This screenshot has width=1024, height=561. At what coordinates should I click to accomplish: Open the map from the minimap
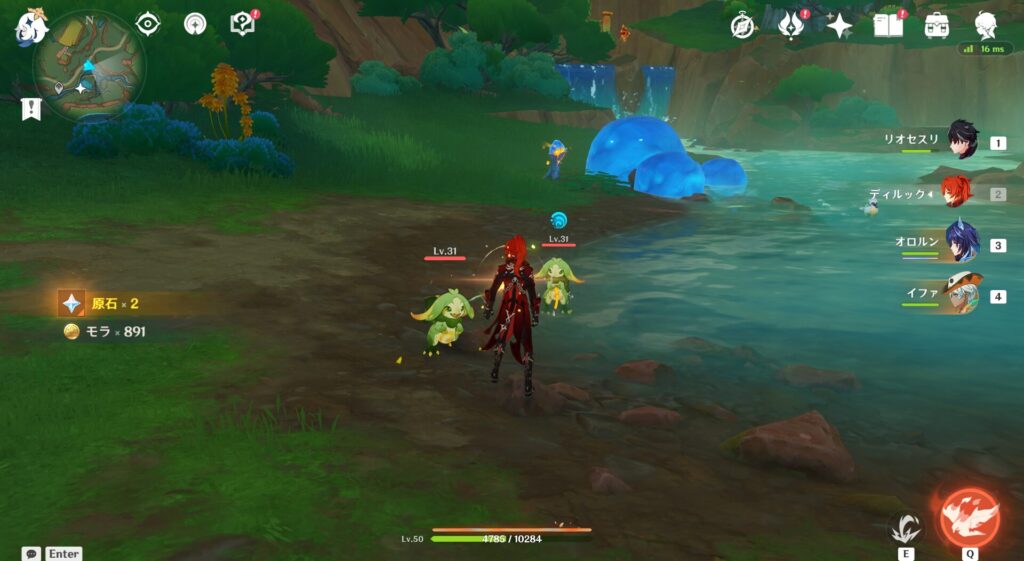click(x=90, y=67)
